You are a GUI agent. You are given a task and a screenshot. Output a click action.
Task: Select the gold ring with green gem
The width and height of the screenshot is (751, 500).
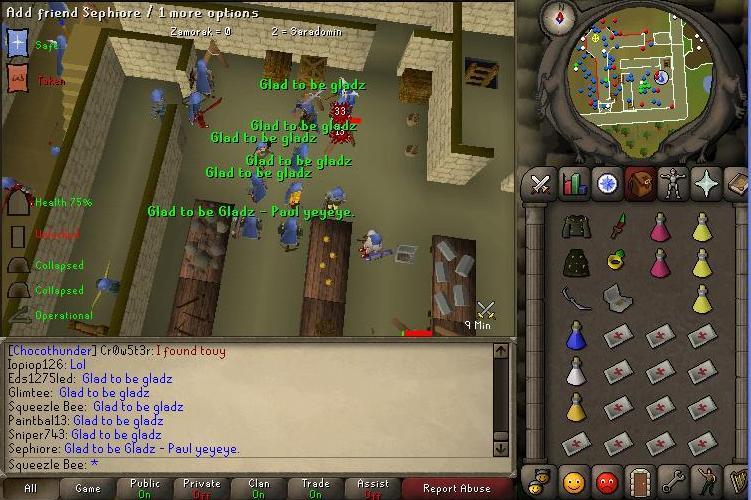point(617,261)
